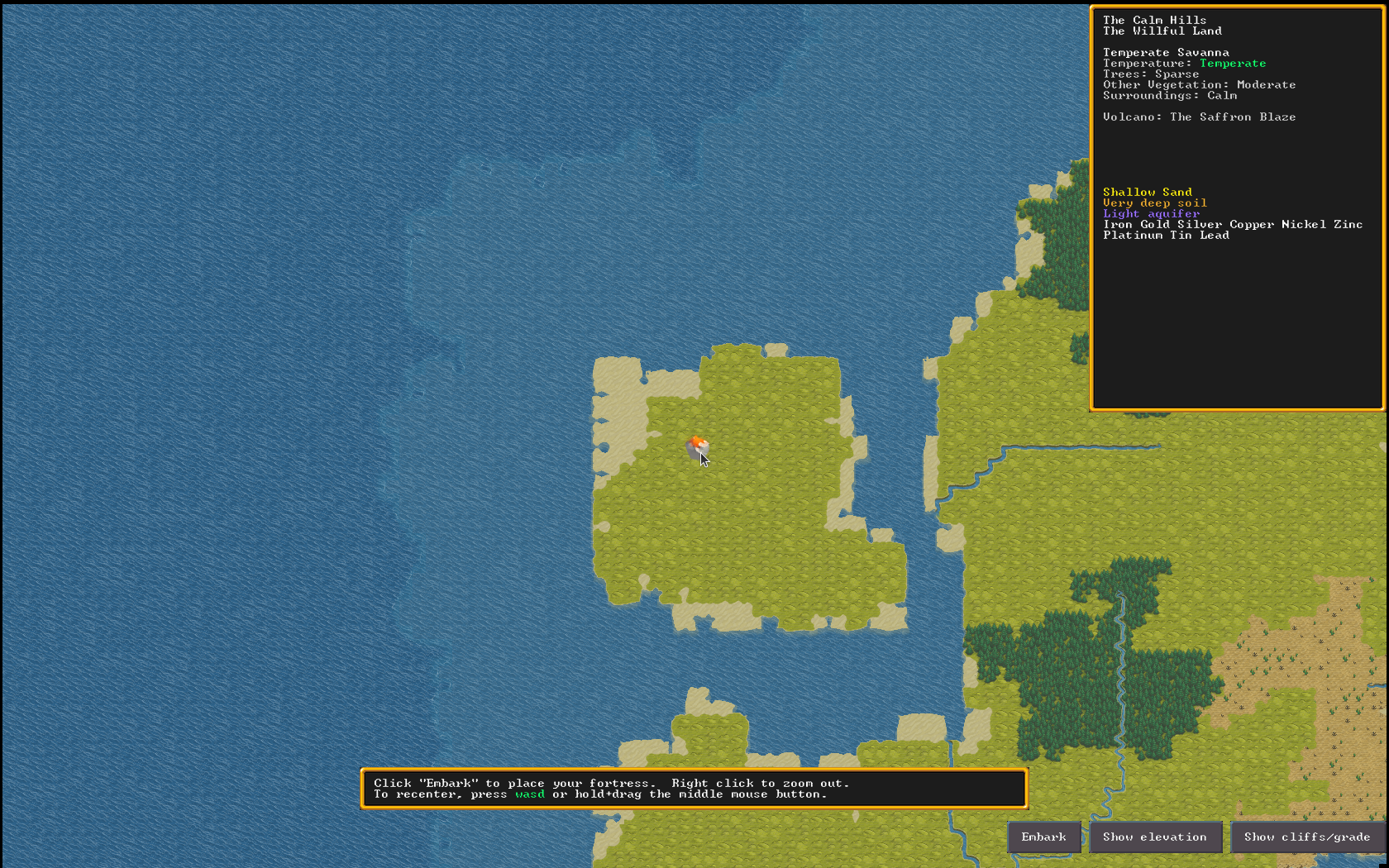Toggle the Show cliffs/grade view
Screen dimensions: 1389x868
point(1307,837)
